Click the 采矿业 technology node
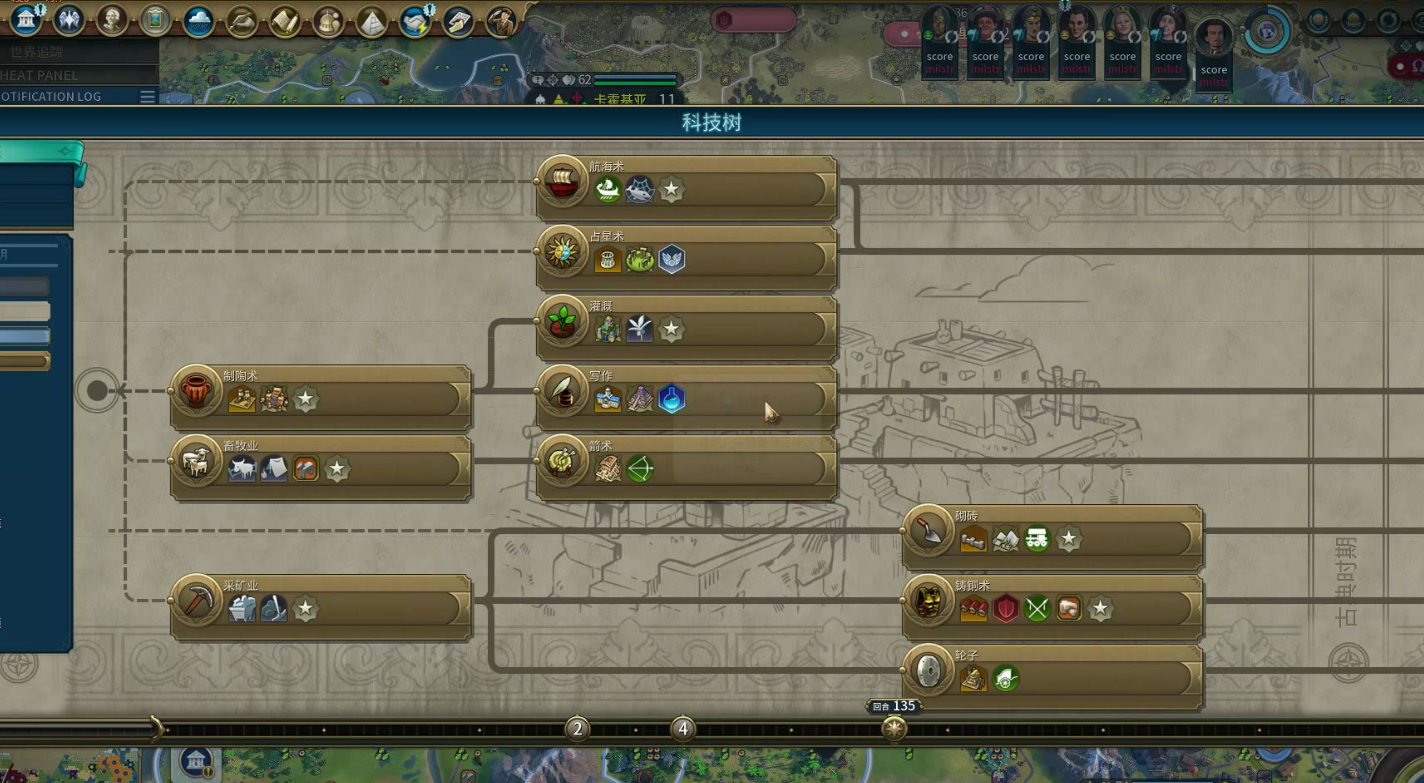1424x783 pixels. point(320,608)
